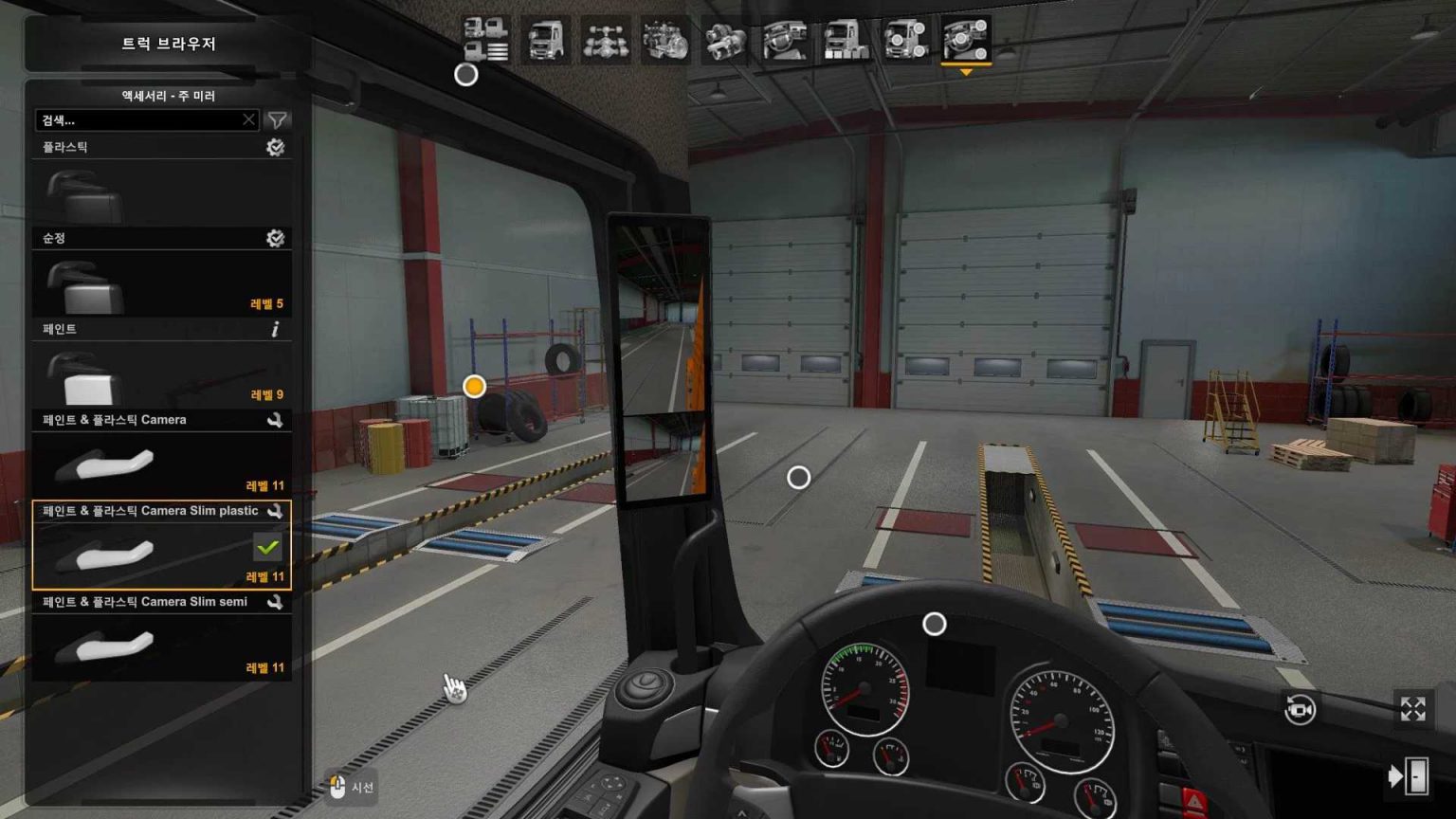The image size is (1456, 819).
Task: Open the 페인트 accessory info section
Action: (x=276, y=329)
